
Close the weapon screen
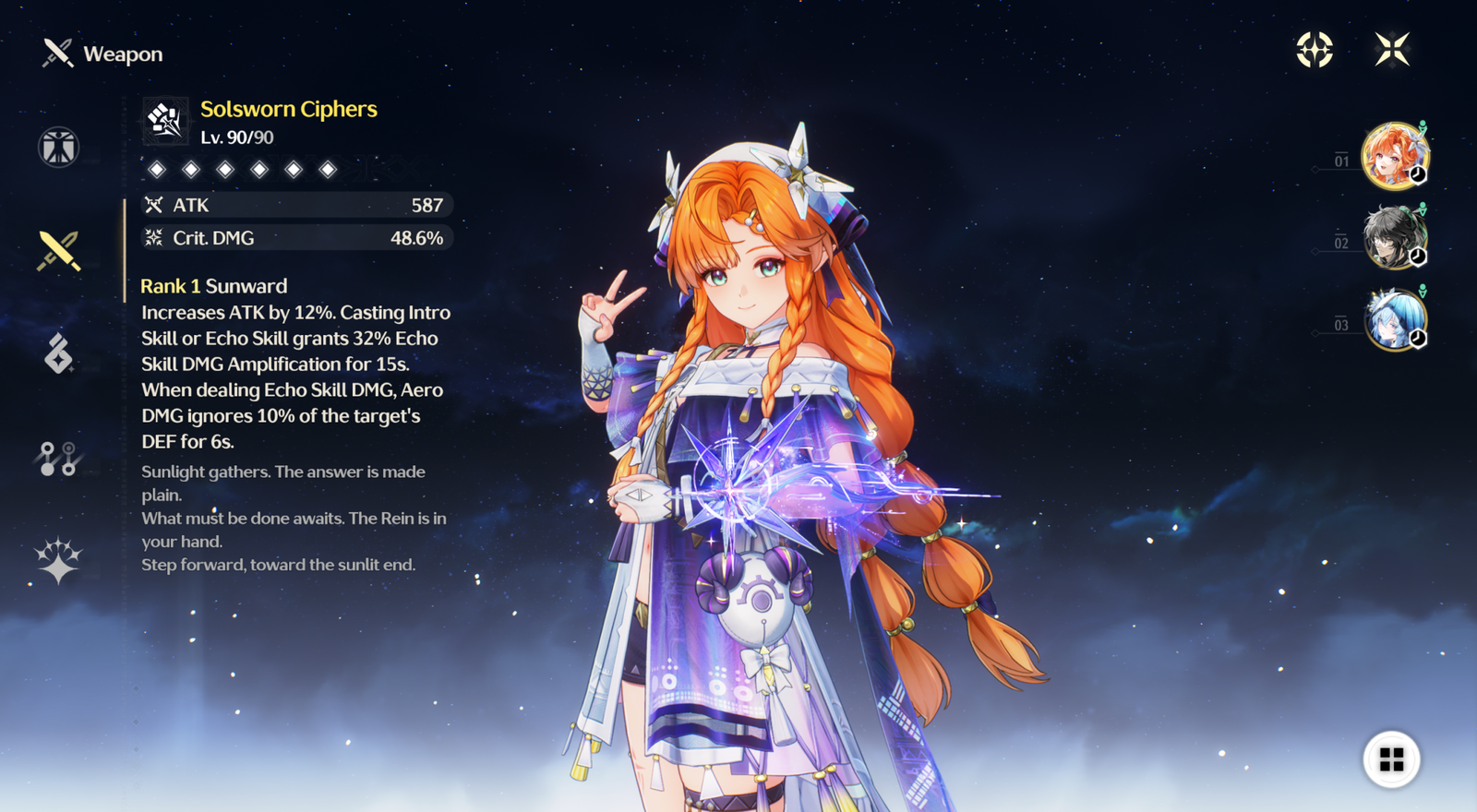click(1391, 50)
